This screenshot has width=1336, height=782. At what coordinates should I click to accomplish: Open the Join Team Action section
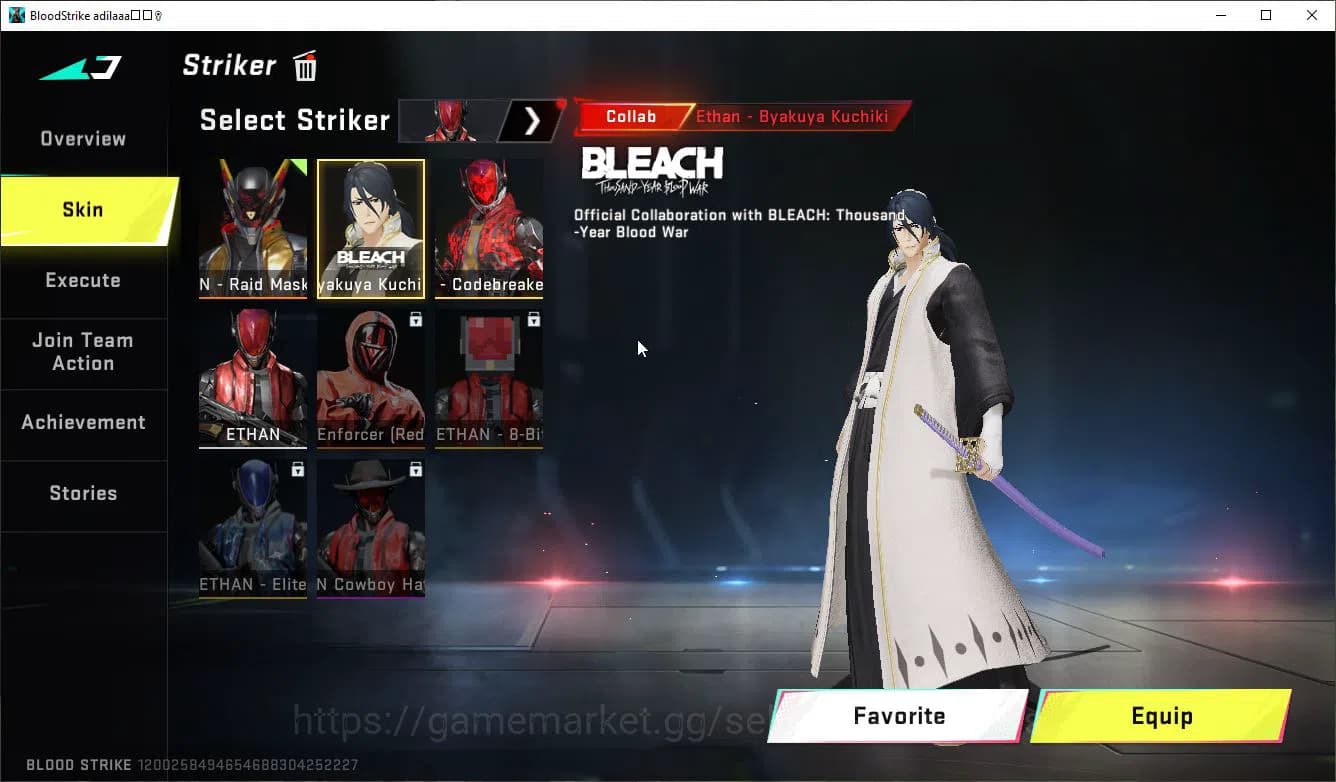tap(83, 352)
